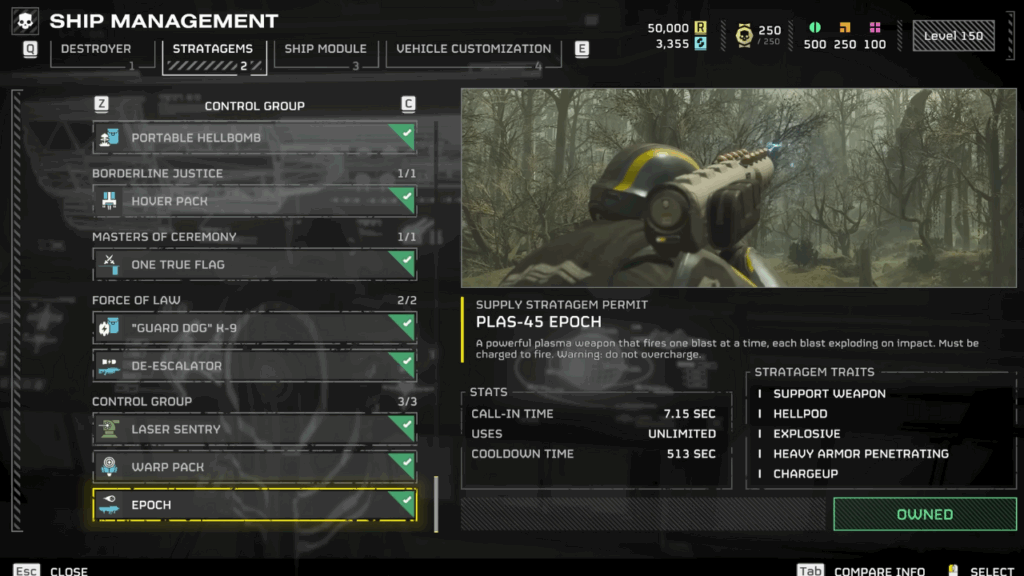Open the Vehicle Customization tab
Viewport: 1024px width, 576px height.
click(473, 49)
